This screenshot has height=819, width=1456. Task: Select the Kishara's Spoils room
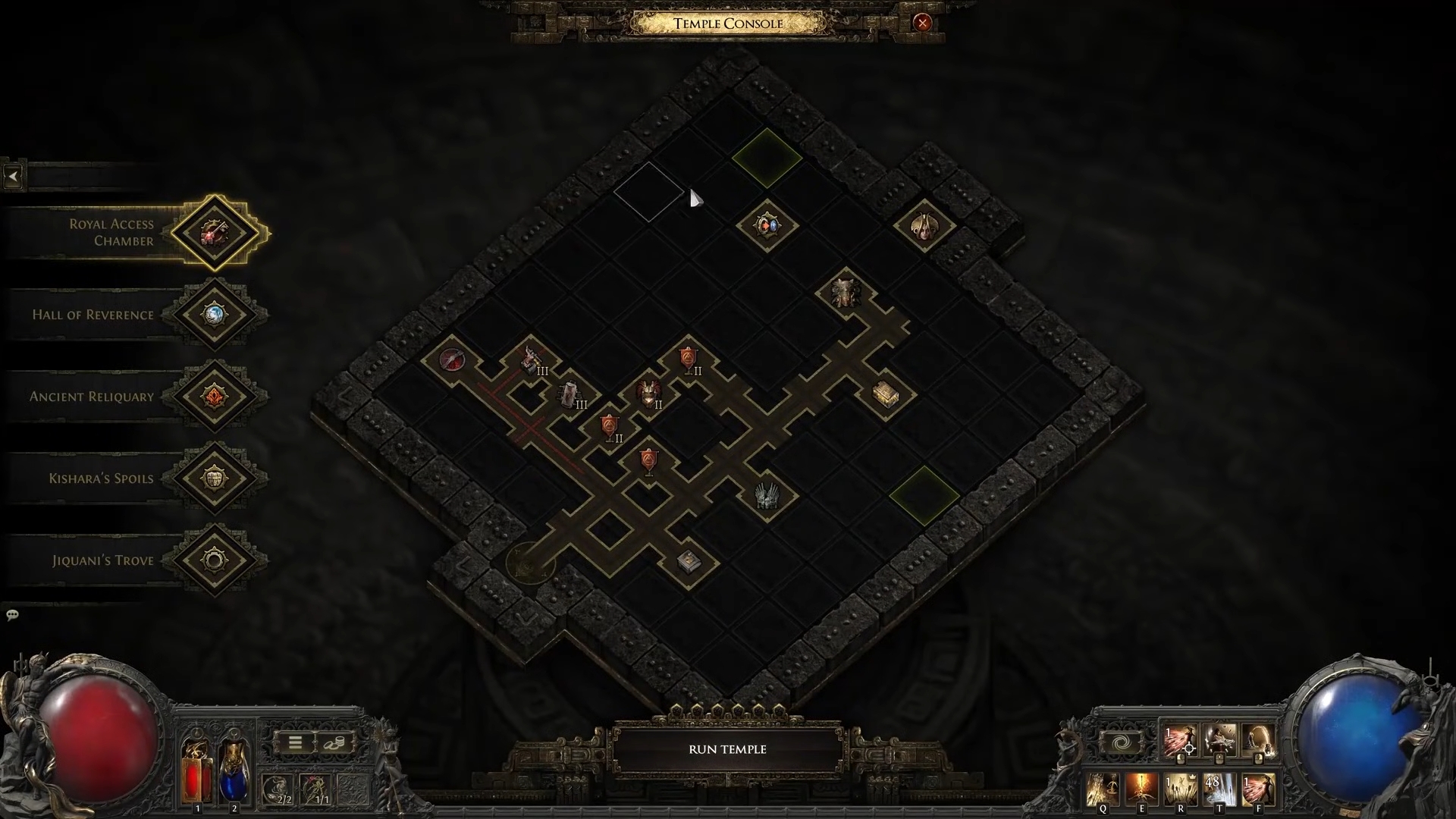215,478
